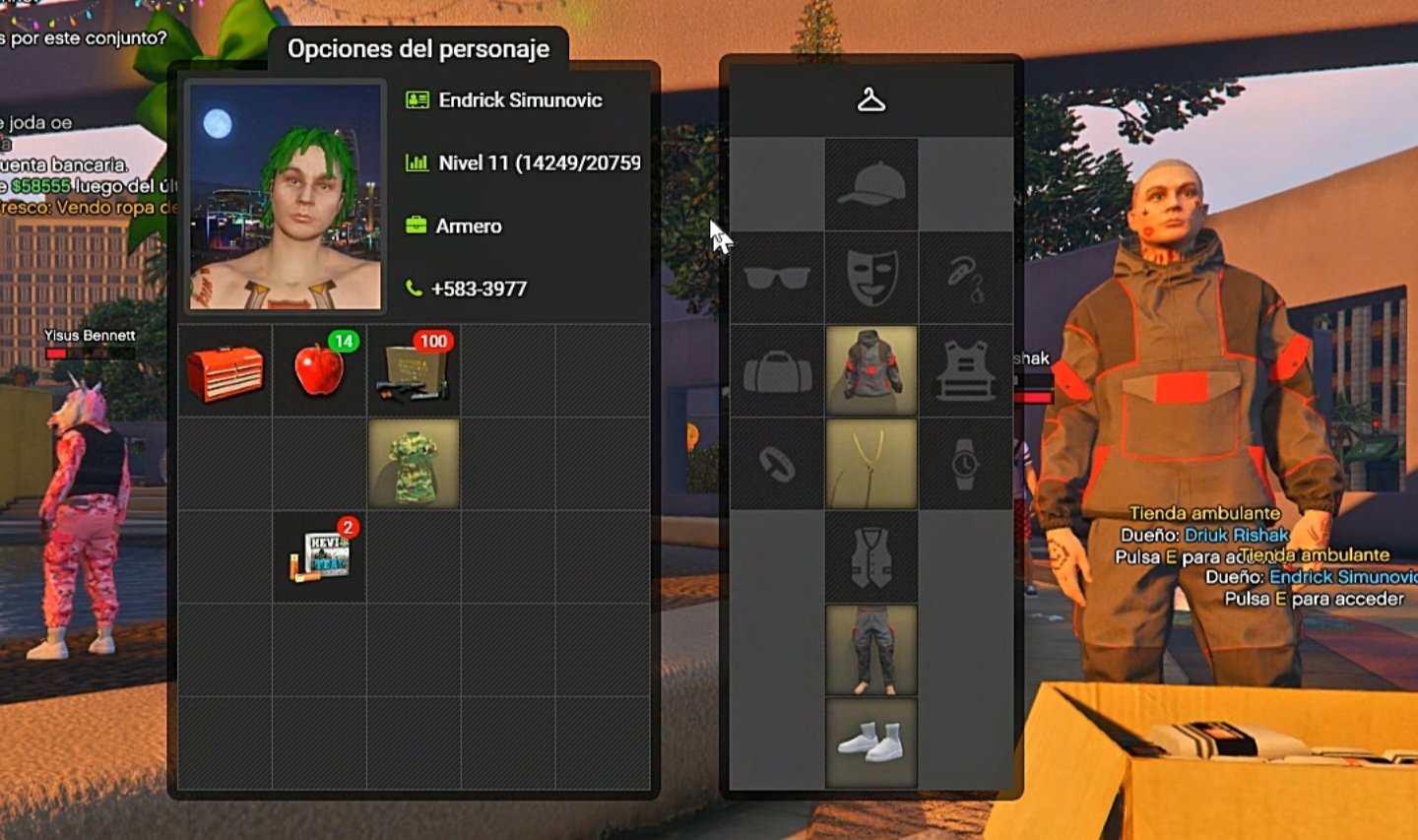
Task: Select the red toolbox inventory slot
Action: point(226,371)
